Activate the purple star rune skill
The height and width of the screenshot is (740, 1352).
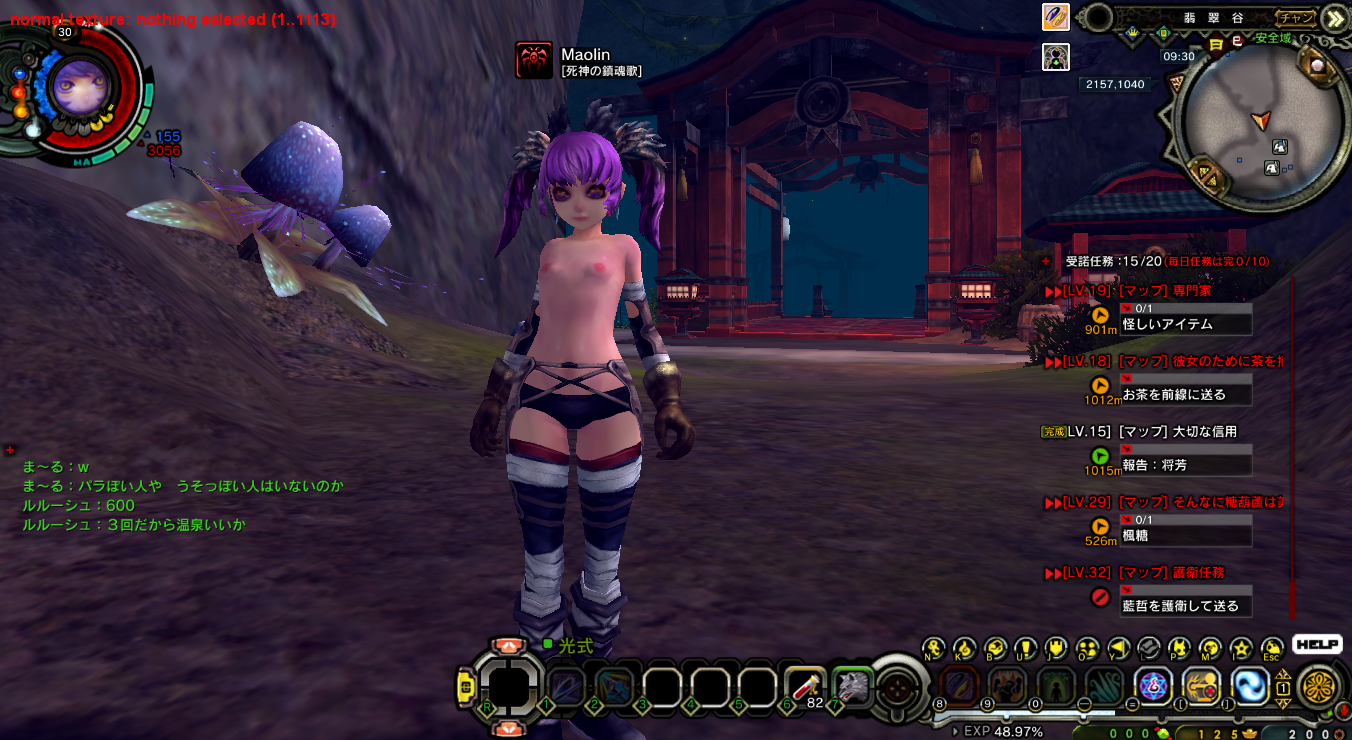(1153, 686)
